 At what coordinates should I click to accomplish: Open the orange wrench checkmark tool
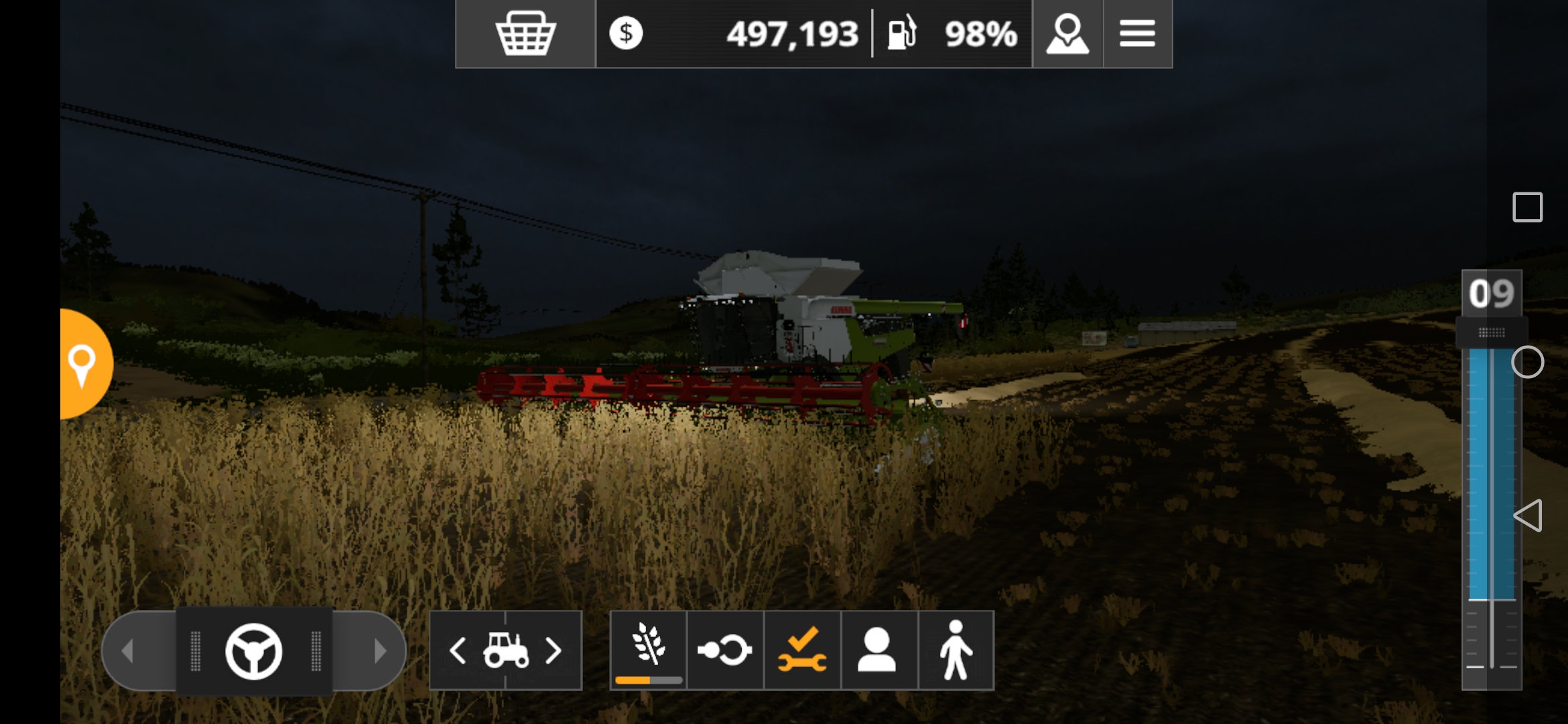tap(802, 650)
